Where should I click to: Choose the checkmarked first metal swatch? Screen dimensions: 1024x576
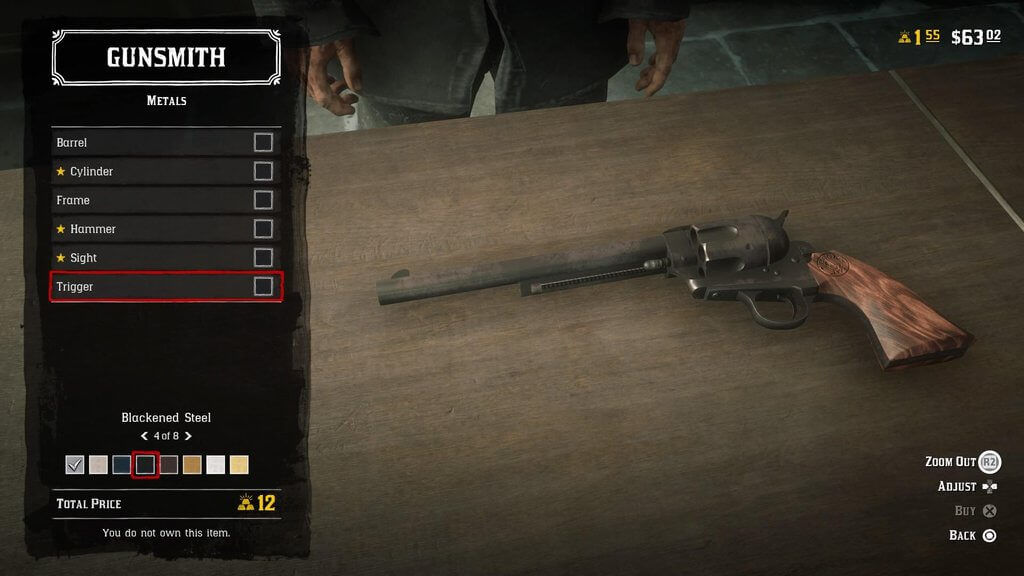click(x=74, y=465)
